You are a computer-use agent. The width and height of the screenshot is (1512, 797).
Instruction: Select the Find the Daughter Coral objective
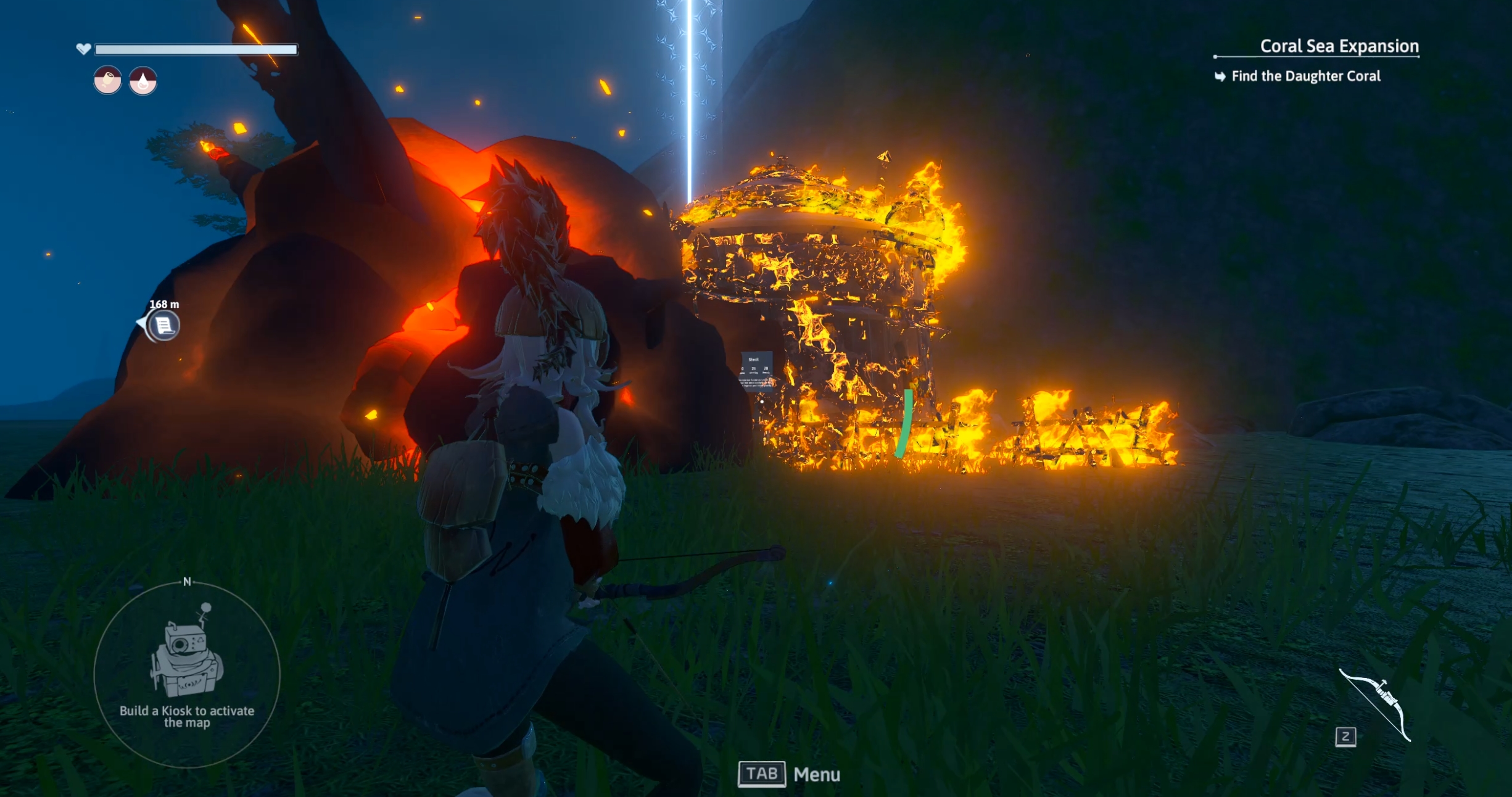point(1305,76)
